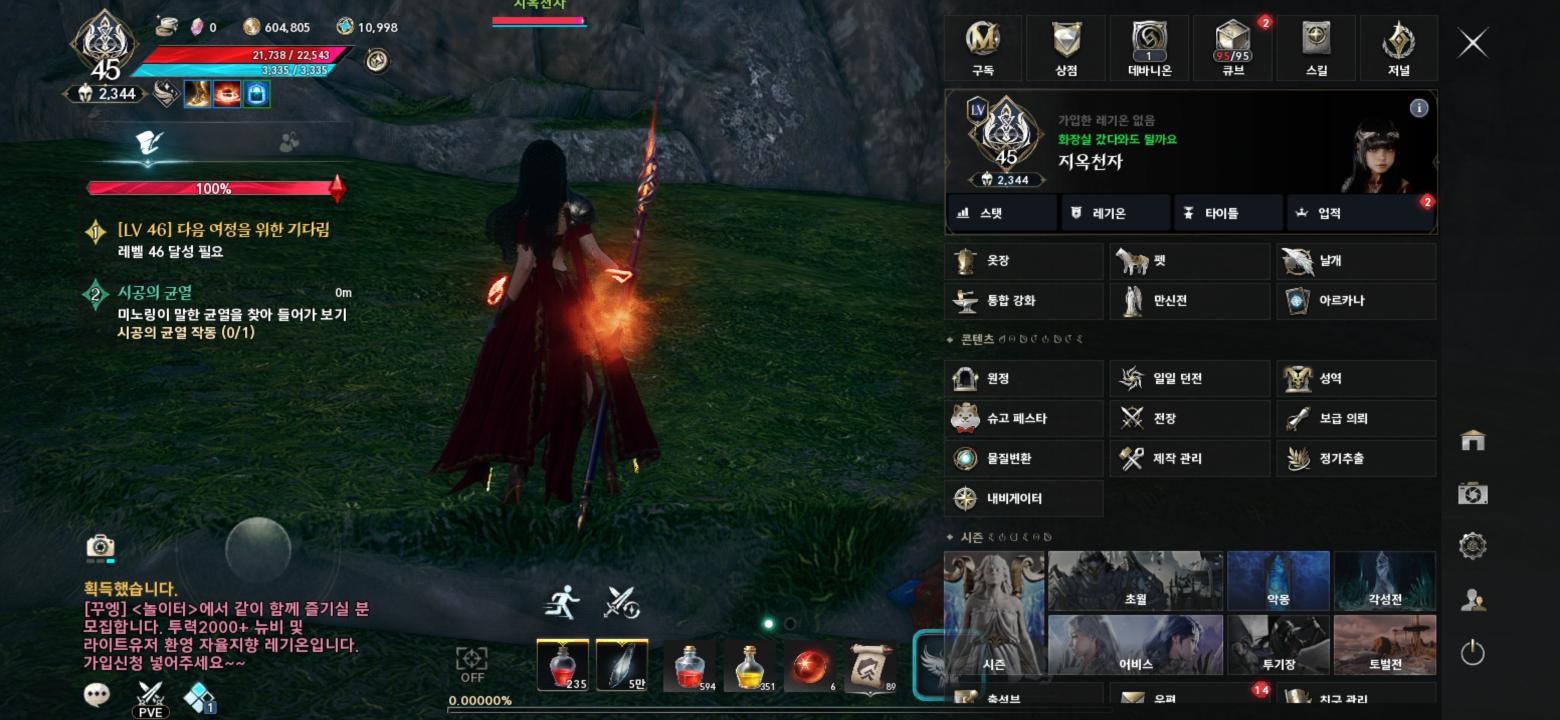Open the 레기온 legion tab
Viewport: 1560px width, 720px height.
point(1114,213)
